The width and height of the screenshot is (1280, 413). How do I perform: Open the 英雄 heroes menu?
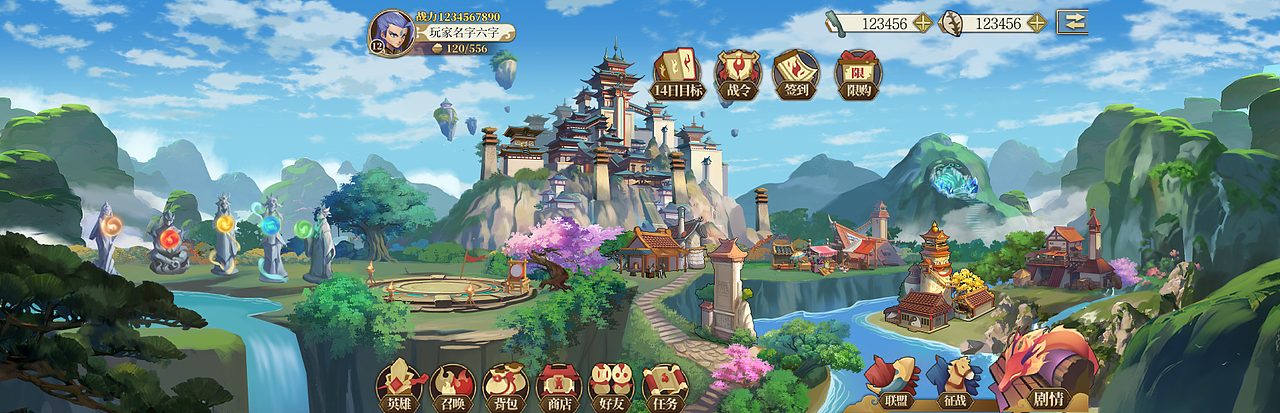pyautogui.click(x=400, y=387)
